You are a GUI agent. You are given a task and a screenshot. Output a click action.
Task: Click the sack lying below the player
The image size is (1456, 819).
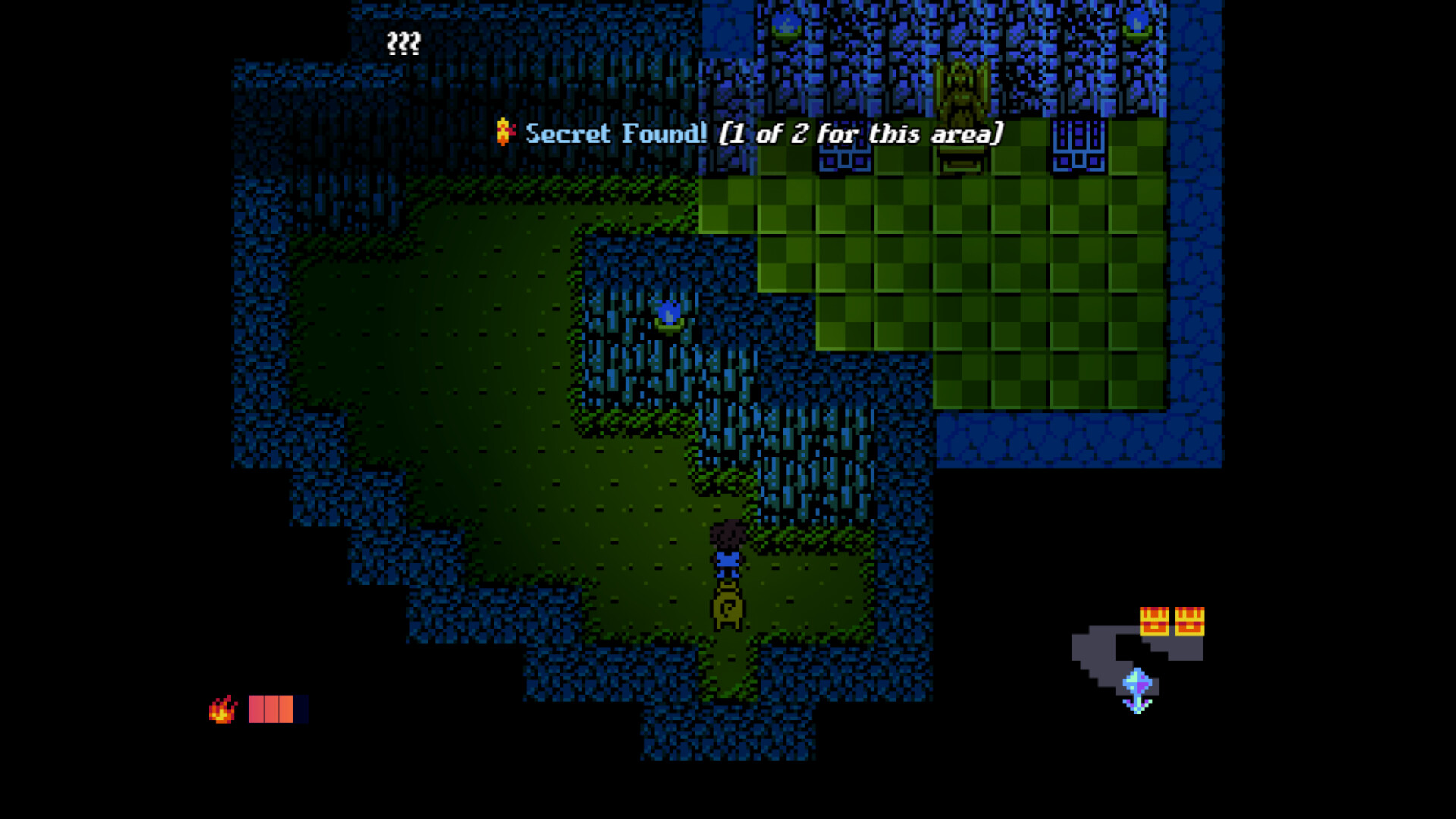click(x=726, y=607)
